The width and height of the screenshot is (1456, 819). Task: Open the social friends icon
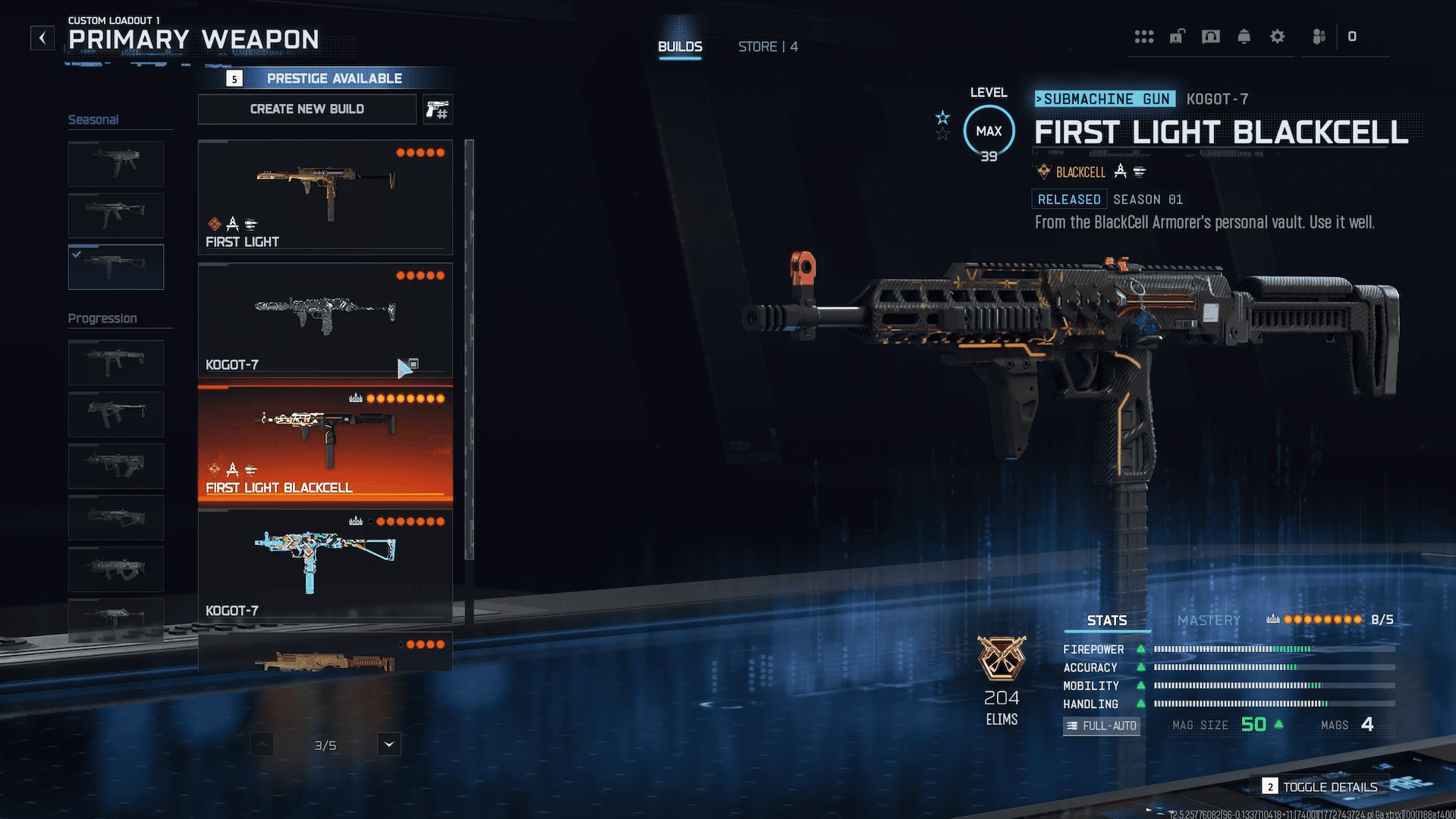pyautogui.click(x=1319, y=36)
